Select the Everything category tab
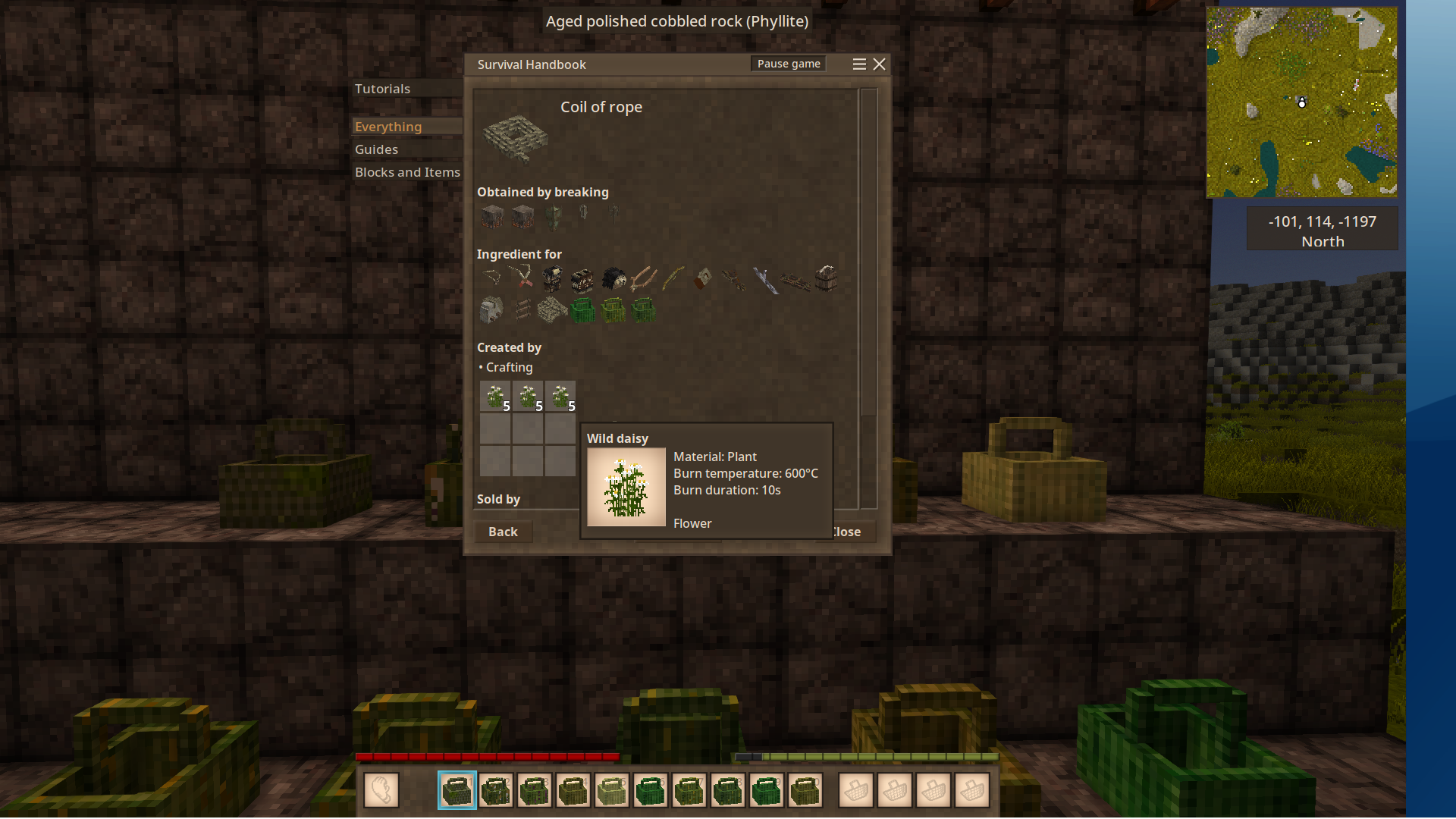The height and width of the screenshot is (819, 1456). click(388, 127)
